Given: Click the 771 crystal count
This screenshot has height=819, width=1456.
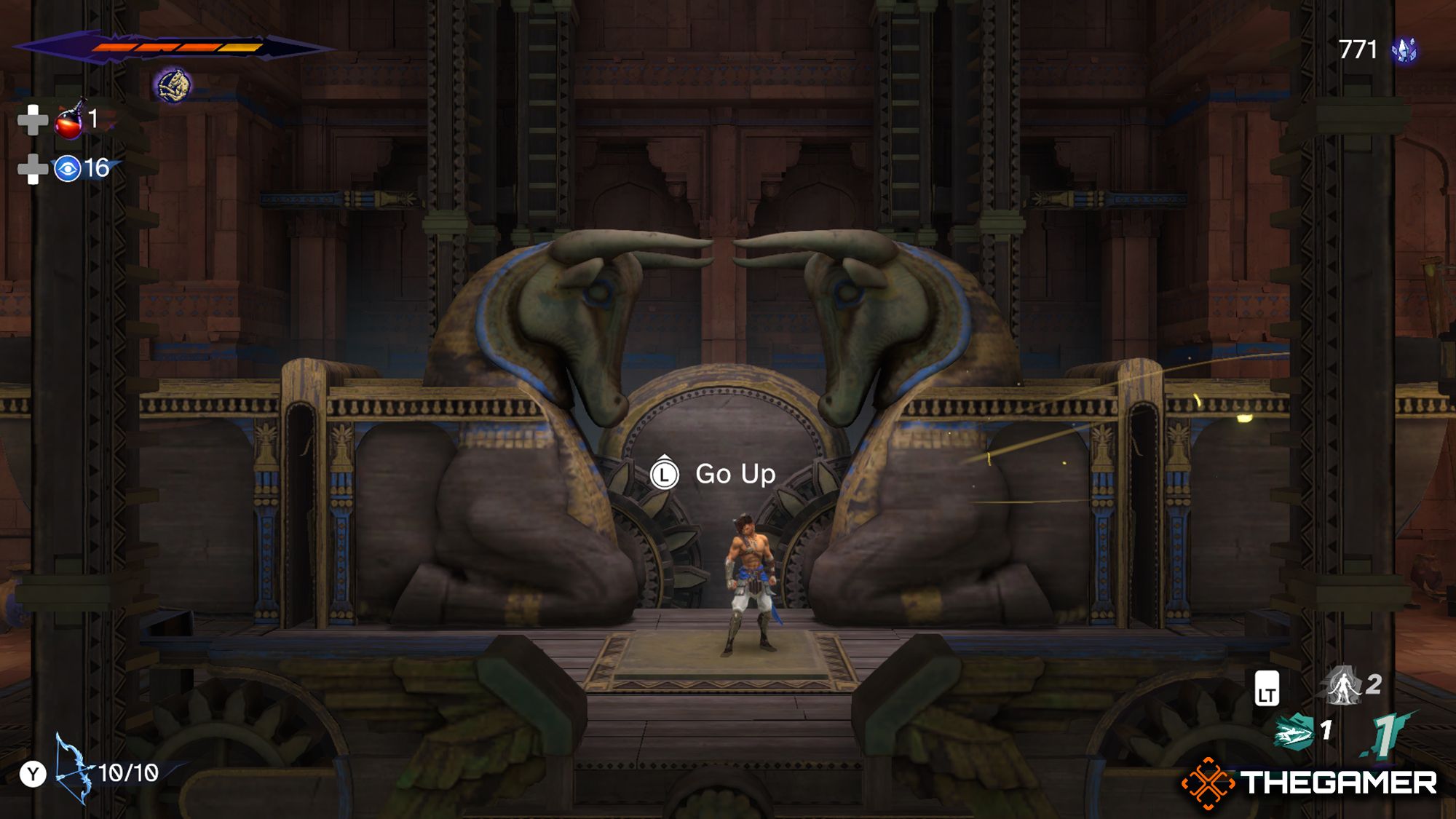Looking at the screenshot, I should (1358, 51).
